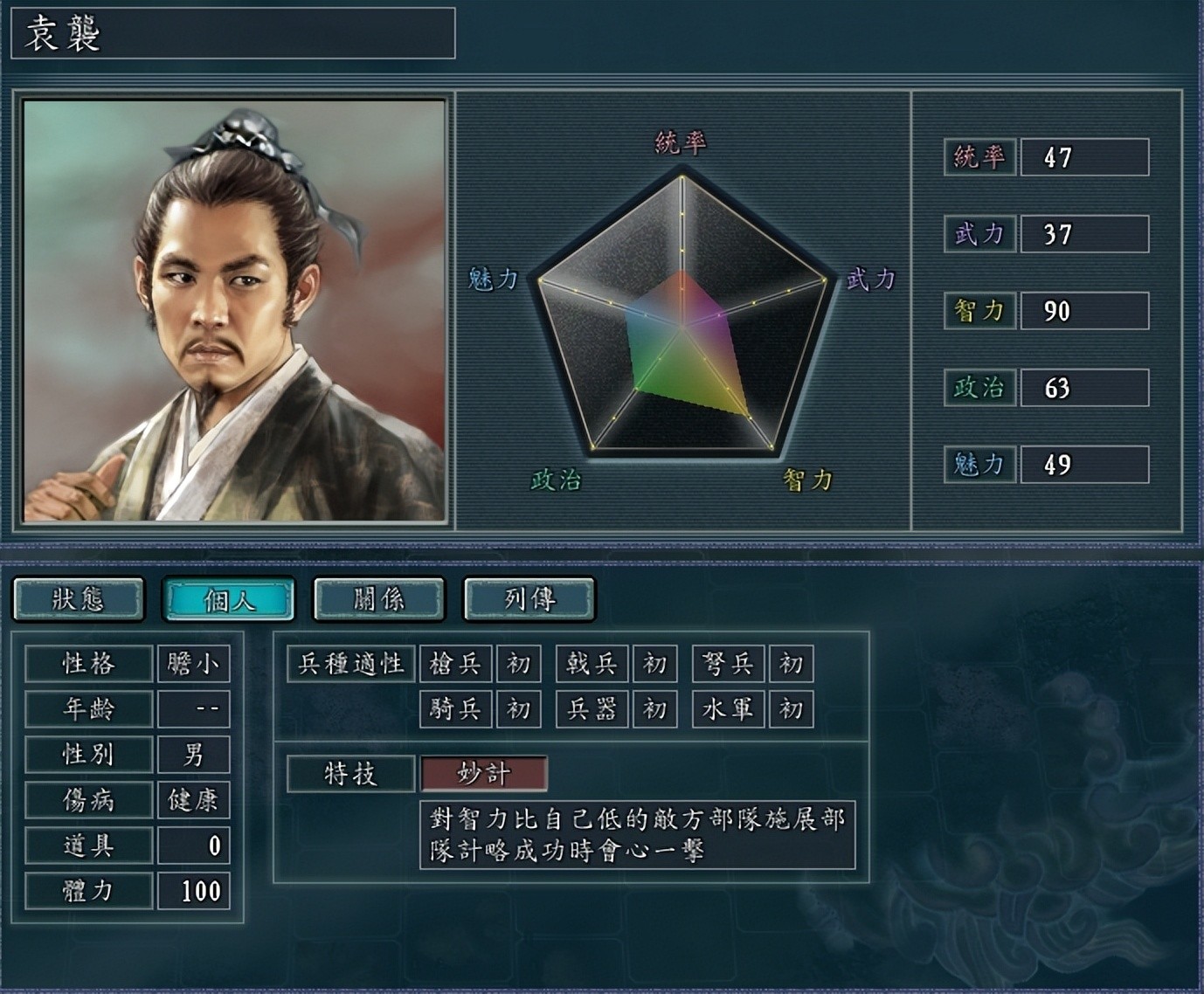
Task: Show the 列傳 biography tab
Action: (x=529, y=599)
